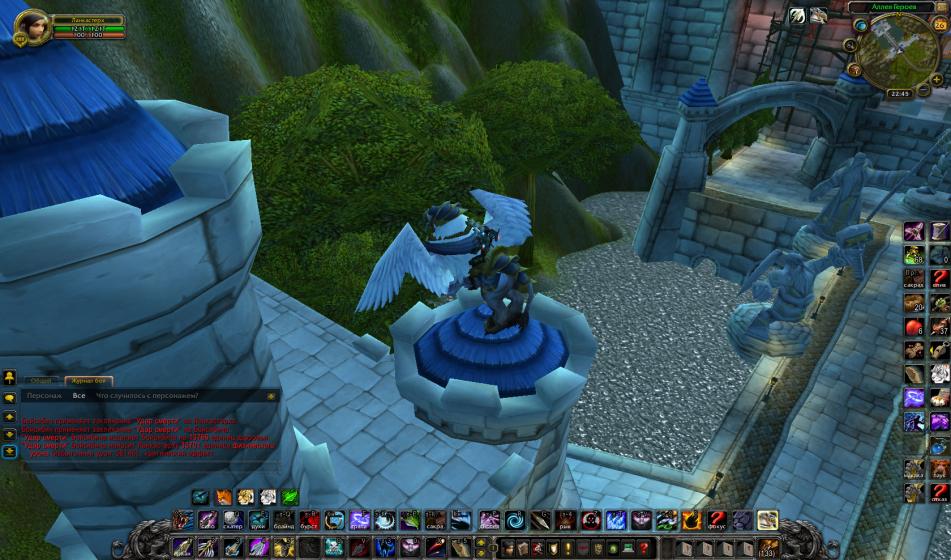Open the social button above chat buttons
This screenshot has height=560, width=951.
[x=10, y=377]
